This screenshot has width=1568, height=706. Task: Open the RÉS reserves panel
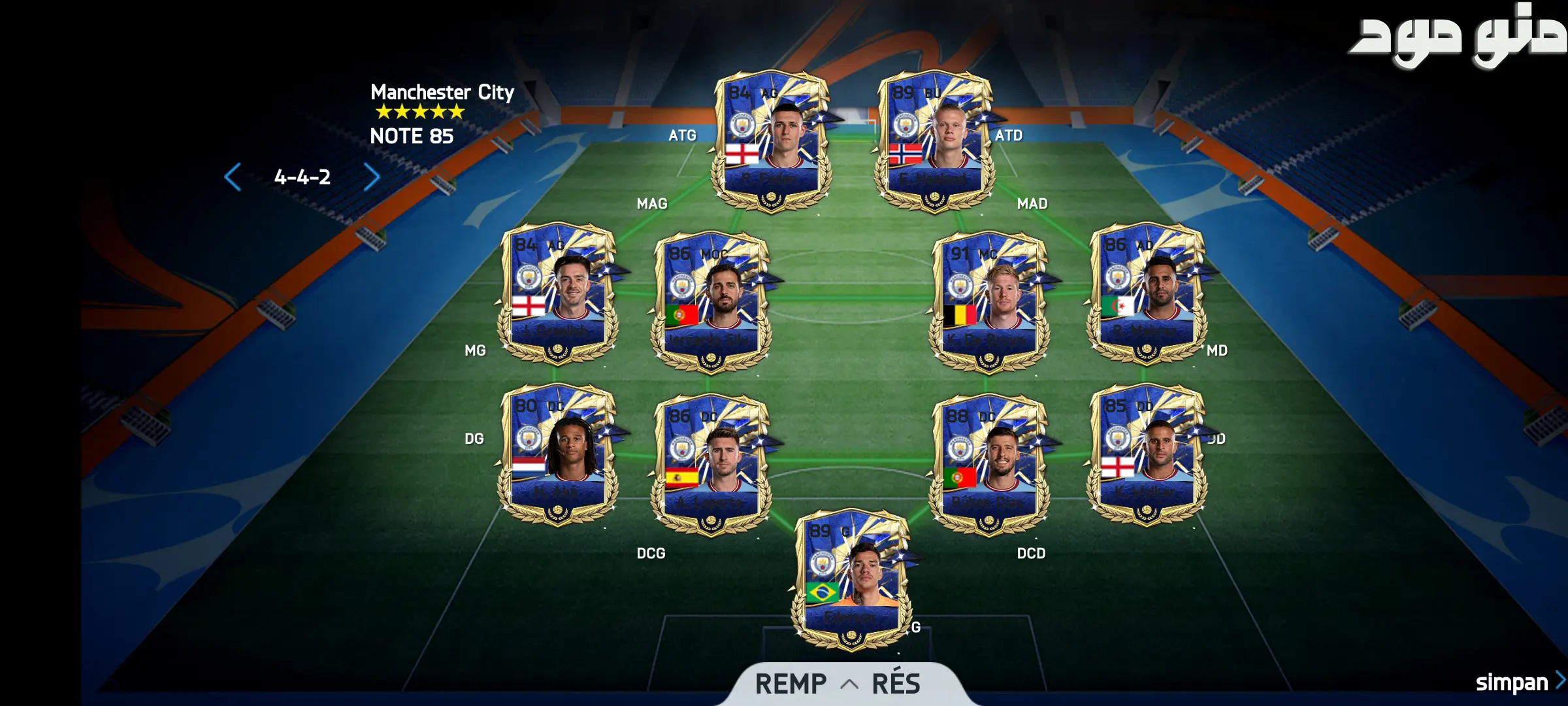click(x=896, y=684)
